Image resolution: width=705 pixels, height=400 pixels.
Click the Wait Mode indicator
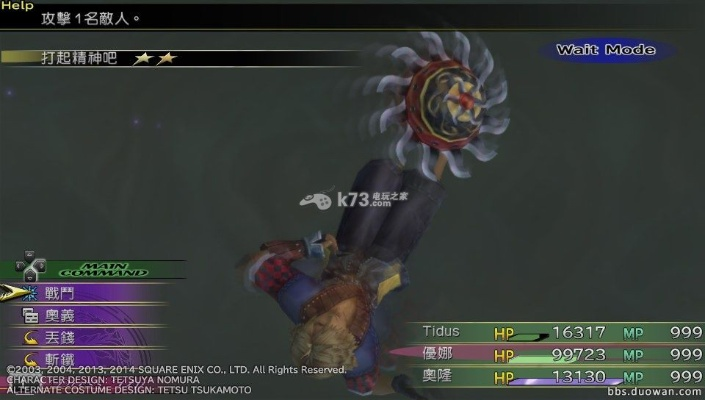[x=605, y=49]
